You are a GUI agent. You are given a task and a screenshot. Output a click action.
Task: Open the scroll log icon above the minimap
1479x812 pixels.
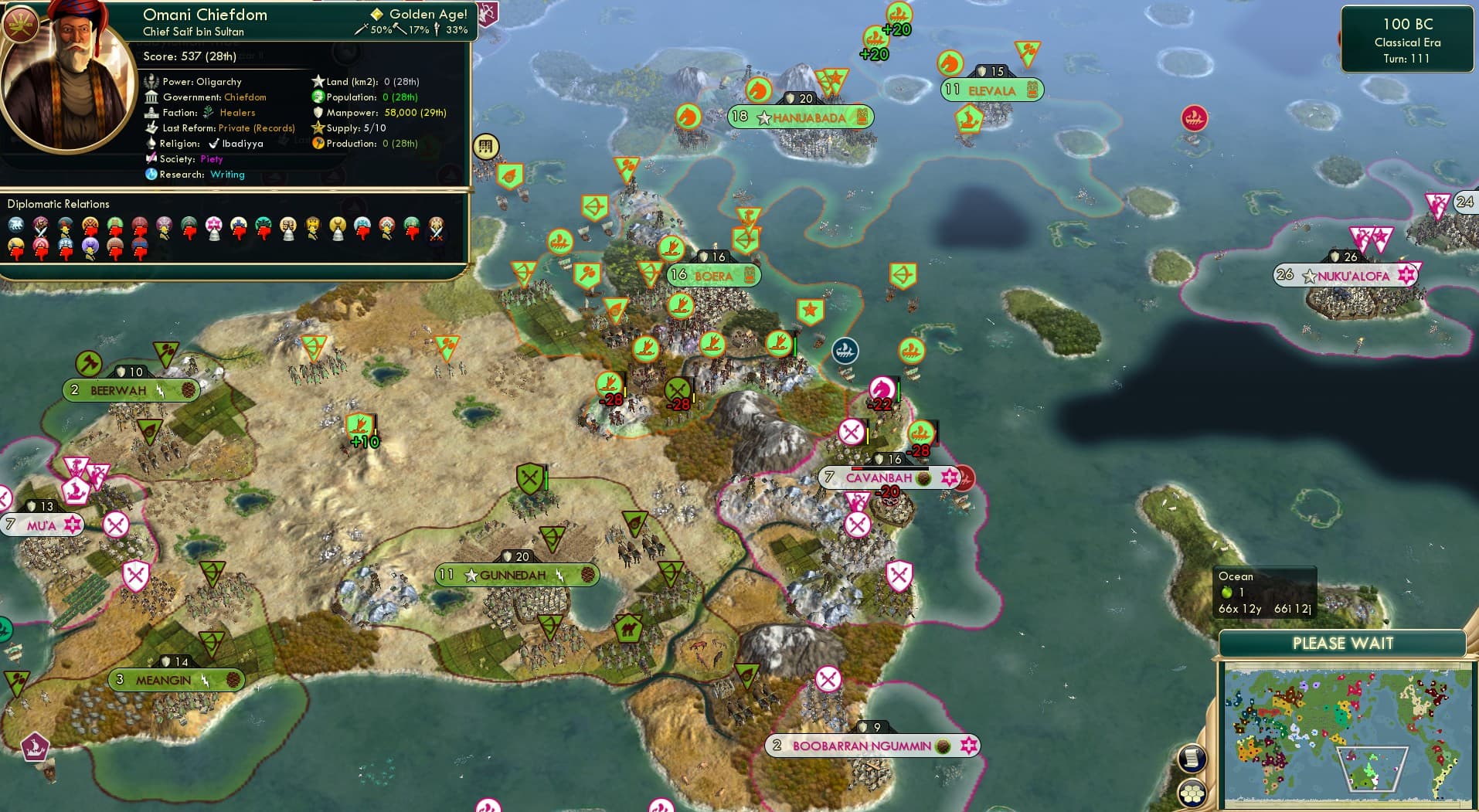pyautogui.click(x=1192, y=758)
